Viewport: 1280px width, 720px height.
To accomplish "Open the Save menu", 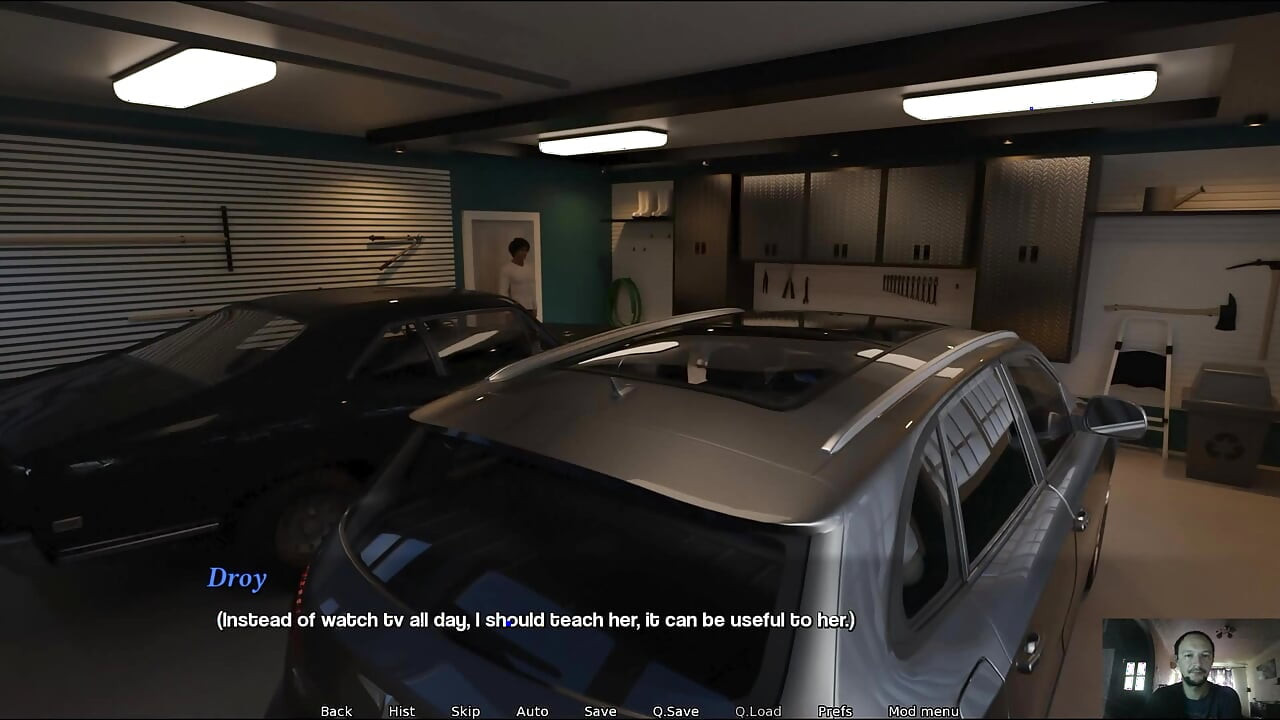I will pyautogui.click(x=600, y=711).
